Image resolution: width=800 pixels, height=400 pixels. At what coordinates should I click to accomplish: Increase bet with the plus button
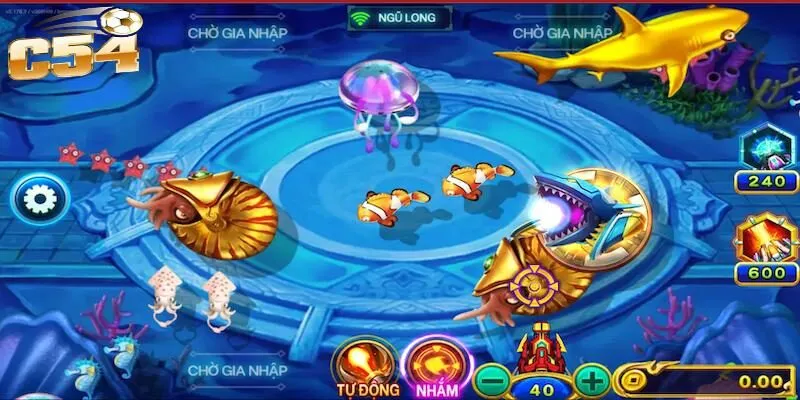click(x=592, y=381)
